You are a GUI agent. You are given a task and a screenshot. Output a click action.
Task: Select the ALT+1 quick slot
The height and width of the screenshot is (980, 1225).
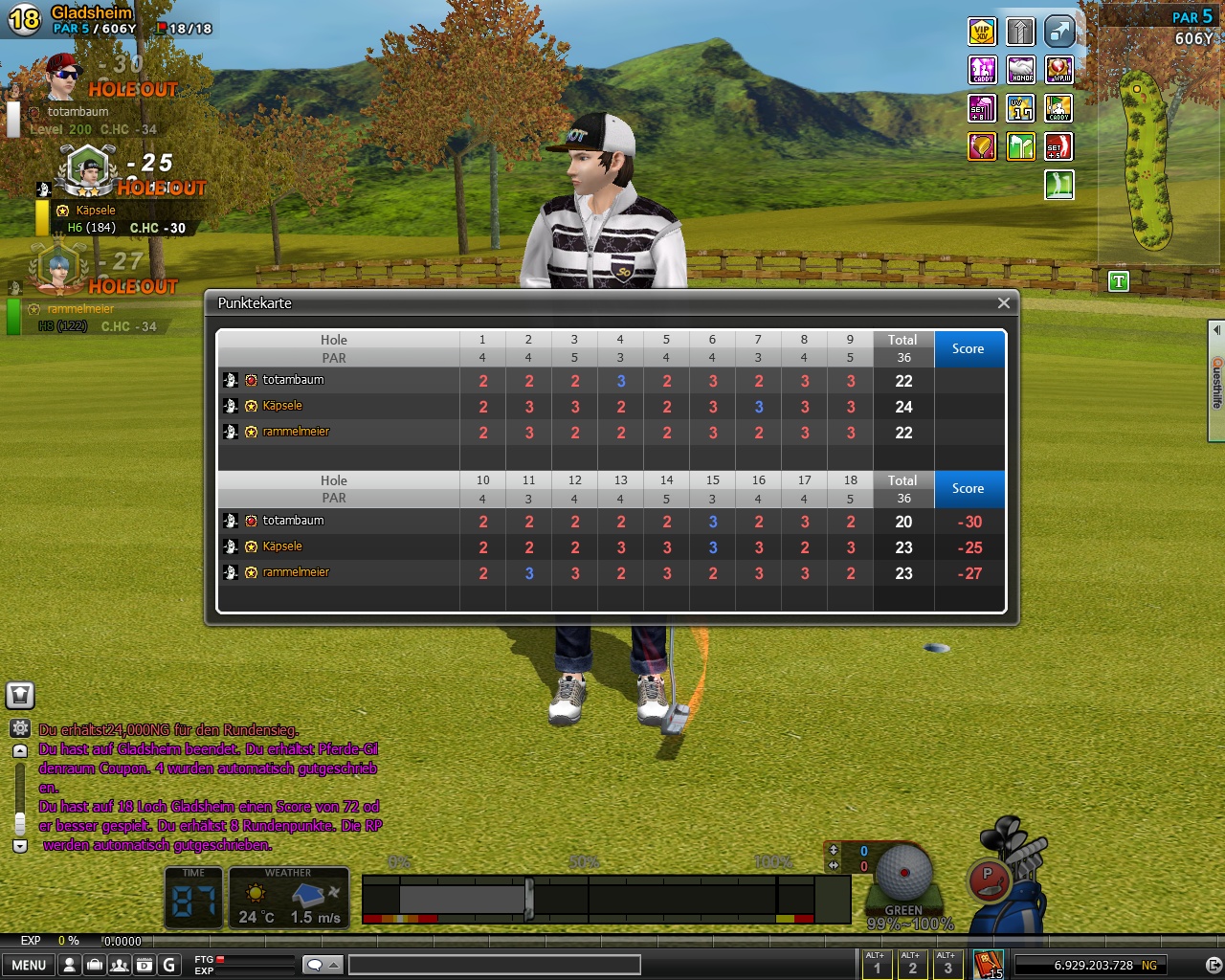(x=876, y=965)
